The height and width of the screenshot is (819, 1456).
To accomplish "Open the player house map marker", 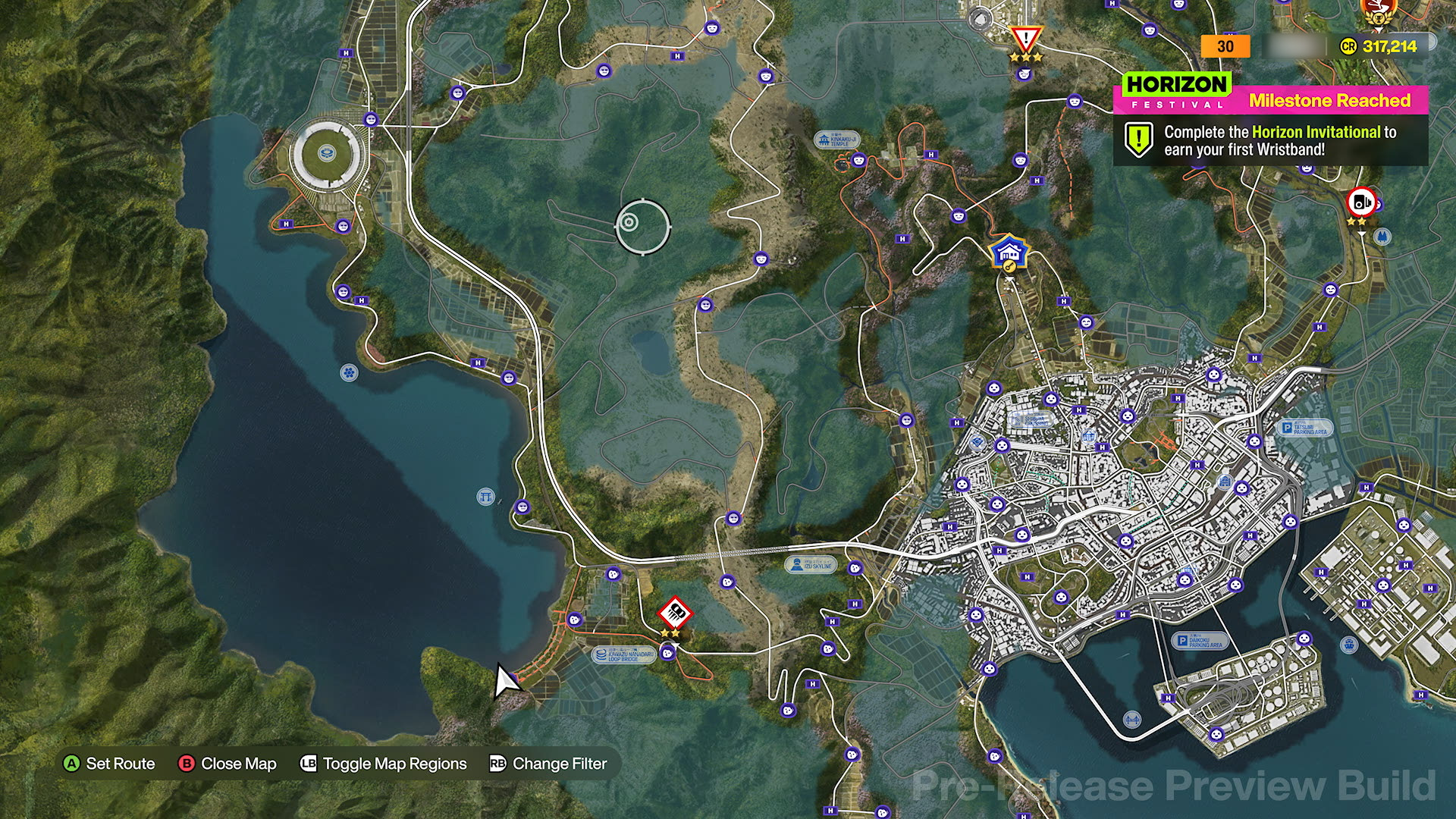I will [1009, 253].
